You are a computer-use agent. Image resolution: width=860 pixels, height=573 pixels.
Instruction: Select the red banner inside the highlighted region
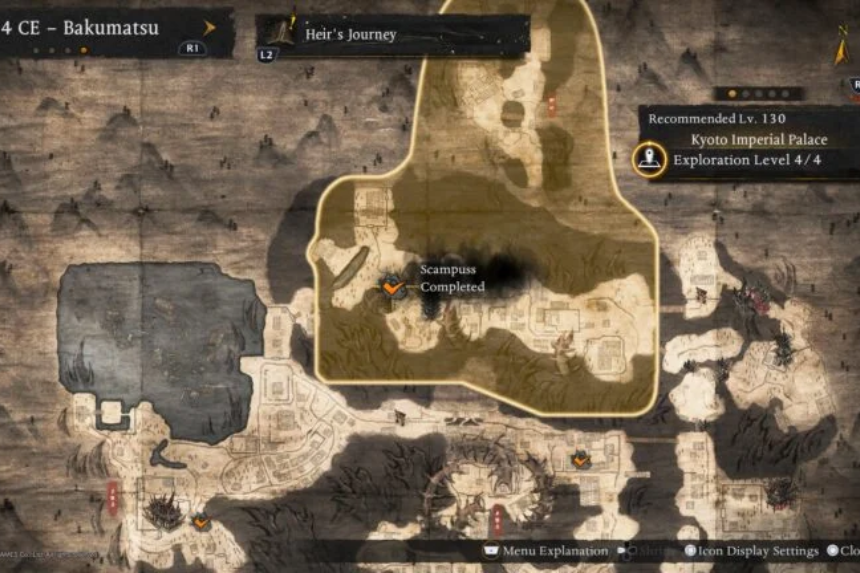(x=551, y=104)
